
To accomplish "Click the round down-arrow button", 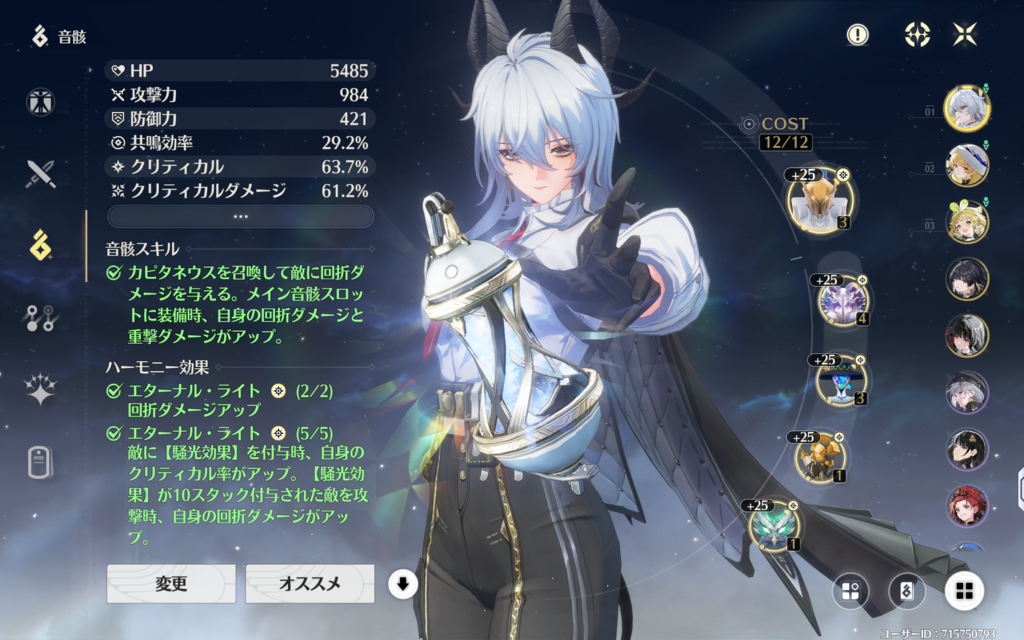I will (x=402, y=584).
